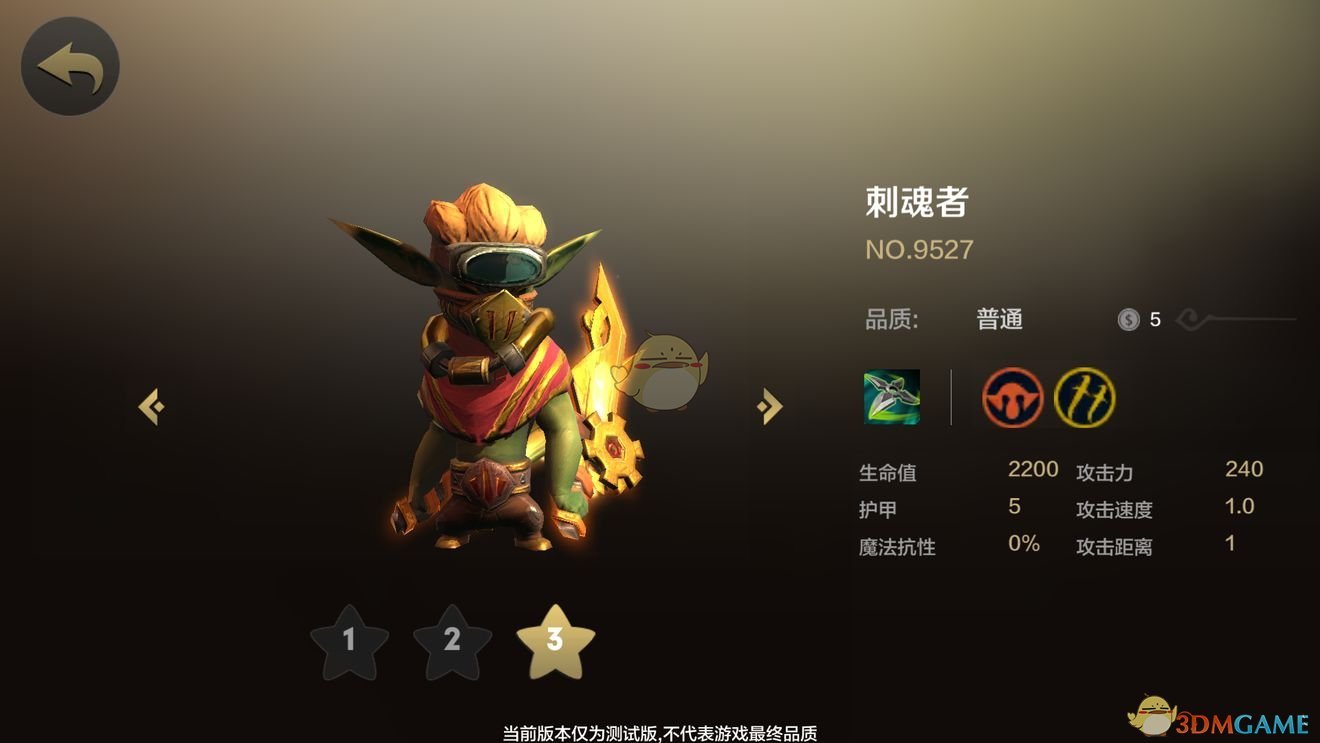Select the shuriken skill icon
This screenshot has width=1320, height=743.
click(893, 399)
